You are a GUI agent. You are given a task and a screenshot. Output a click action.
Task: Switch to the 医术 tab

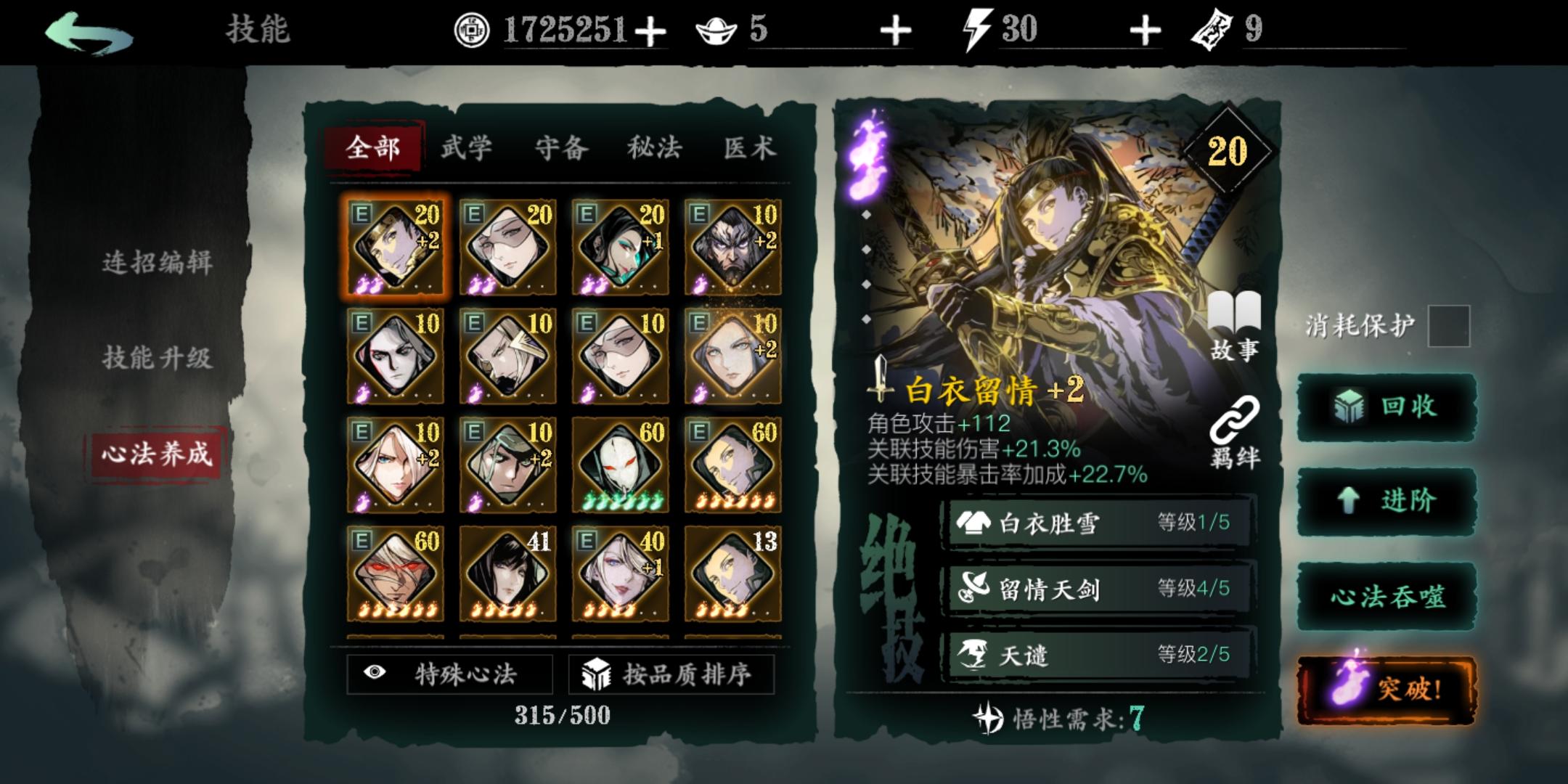pyautogui.click(x=751, y=147)
